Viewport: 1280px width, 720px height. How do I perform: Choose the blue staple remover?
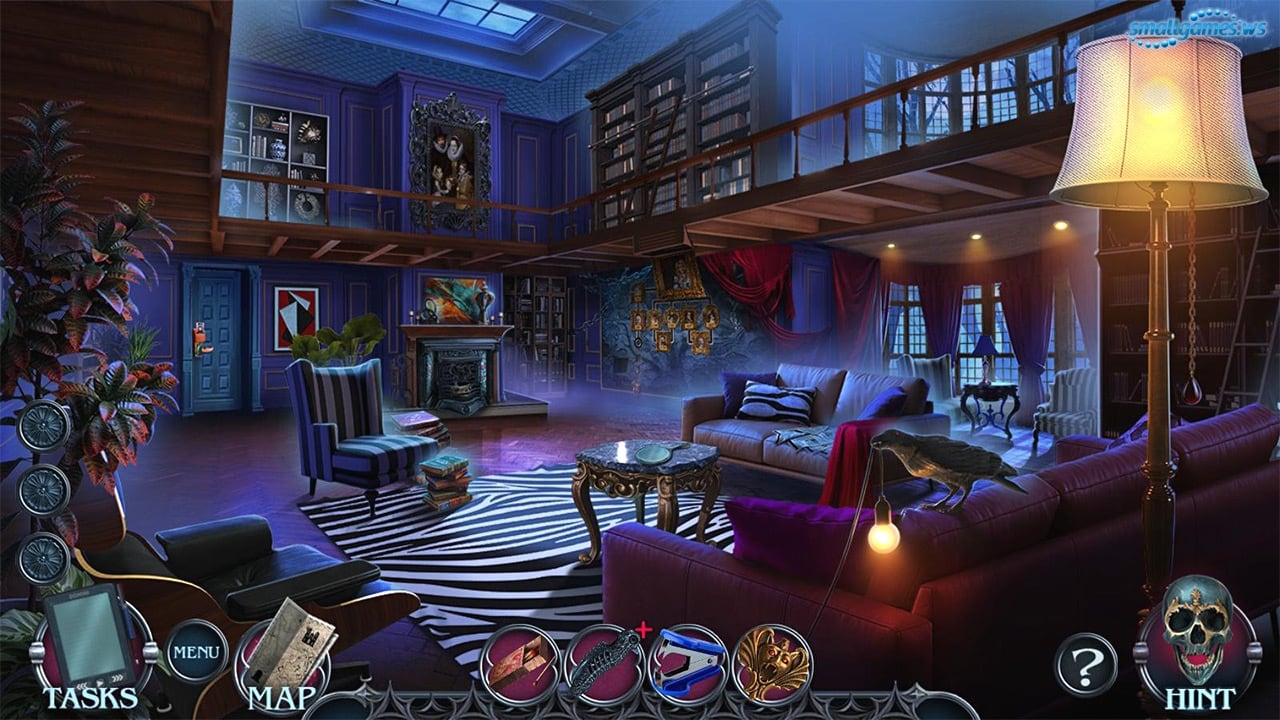pyautogui.click(x=688, y=662)
